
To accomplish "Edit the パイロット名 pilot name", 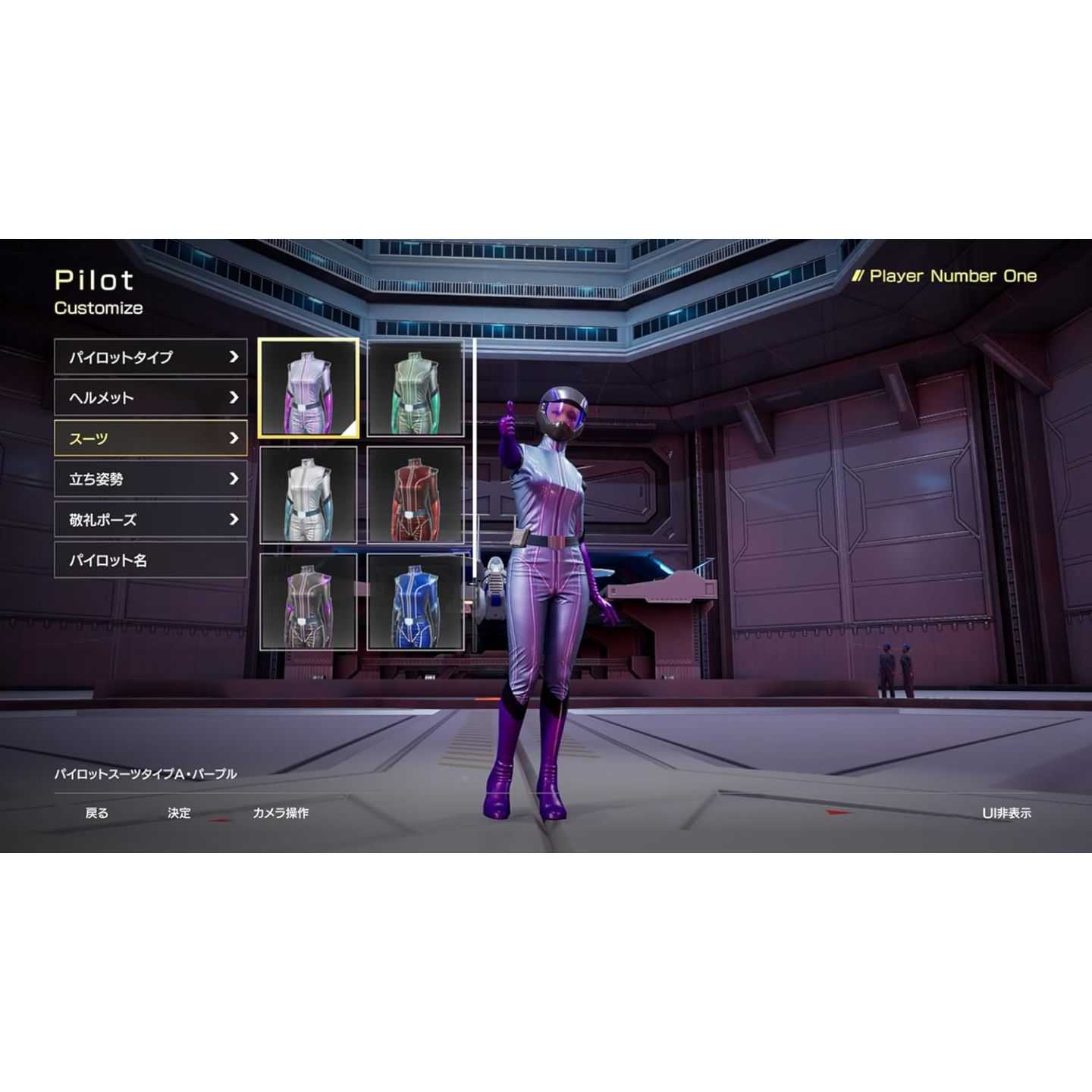I will point(150,560).
